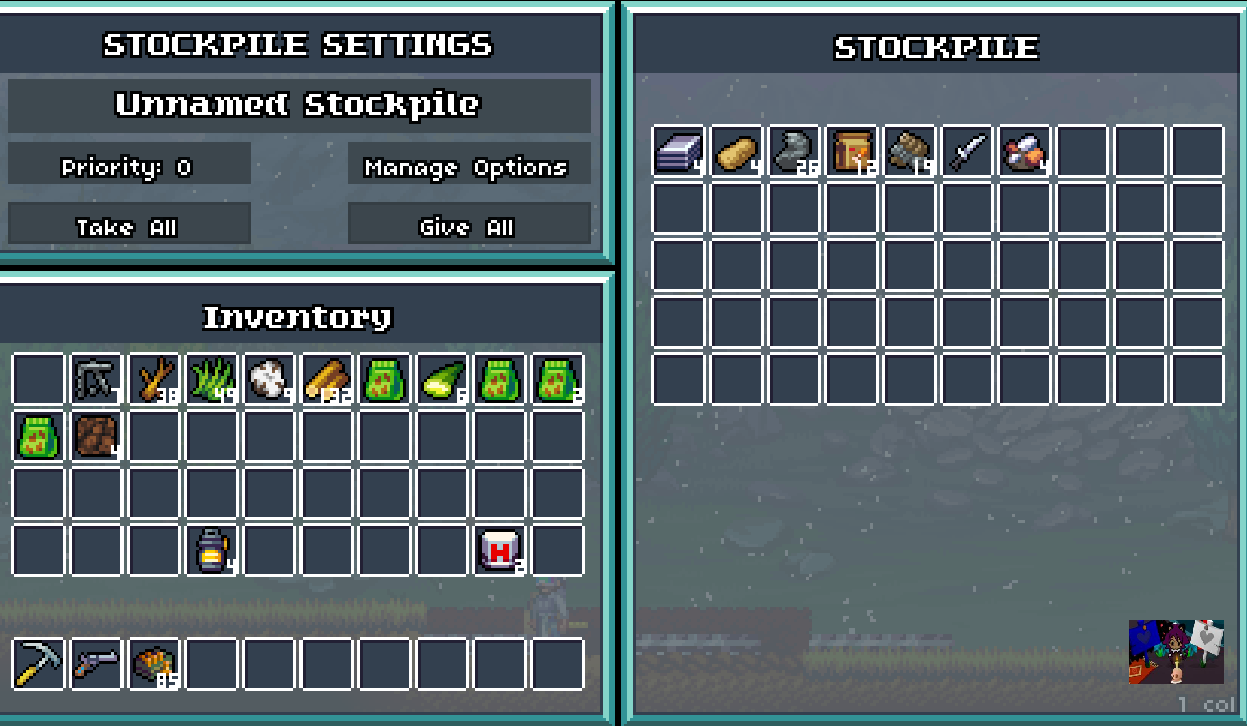The height and width of the screenshot is (726, 1247).
Task: Take the potato from the stockpile
Action: (736, 151)
